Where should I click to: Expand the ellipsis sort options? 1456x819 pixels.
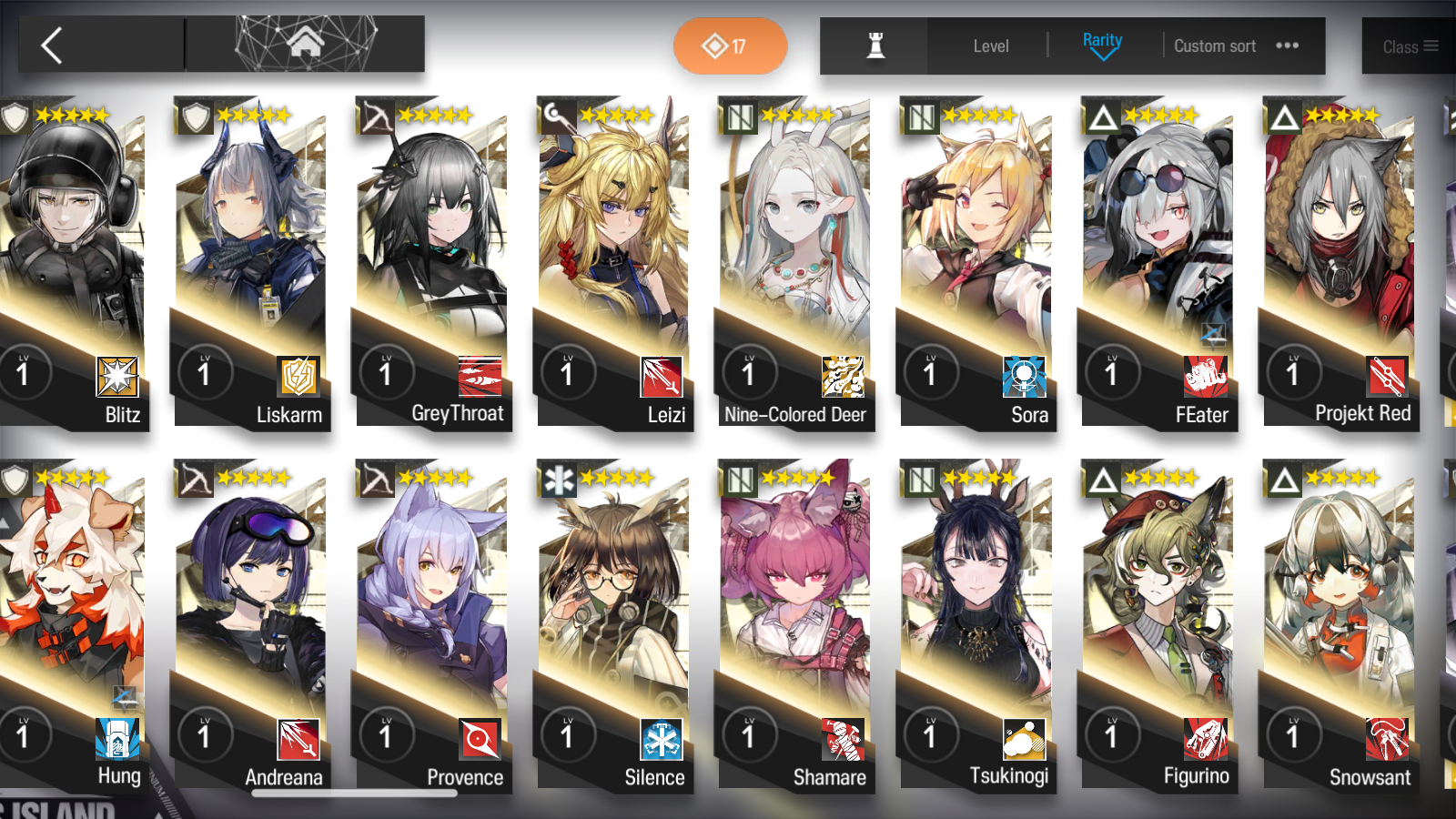(1288, 45)
